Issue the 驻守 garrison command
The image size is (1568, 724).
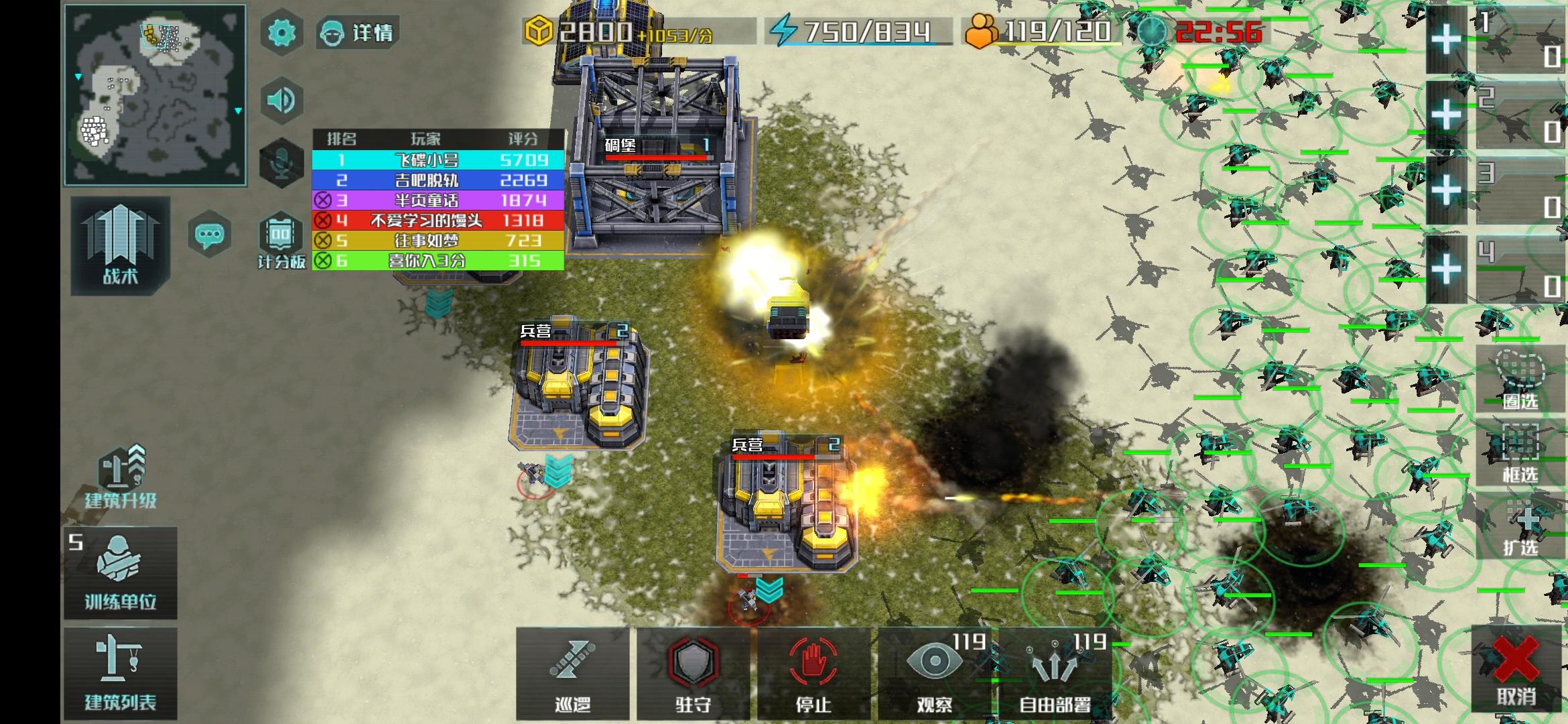pyautogui.click(x=693, y=674)
